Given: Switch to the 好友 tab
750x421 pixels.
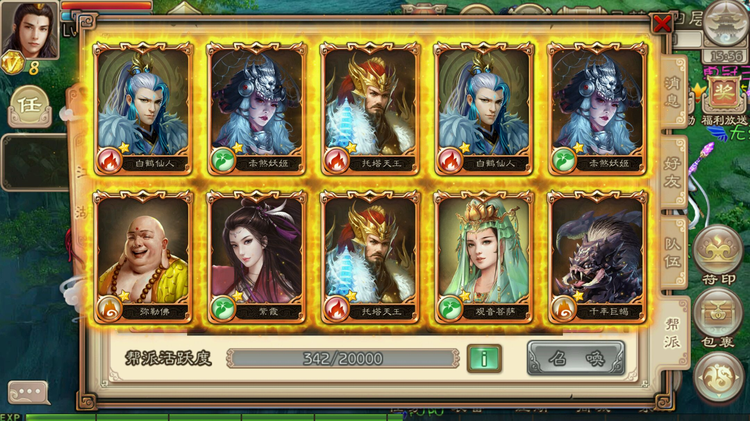Looking at the screenshot, I should click(676, 171).
